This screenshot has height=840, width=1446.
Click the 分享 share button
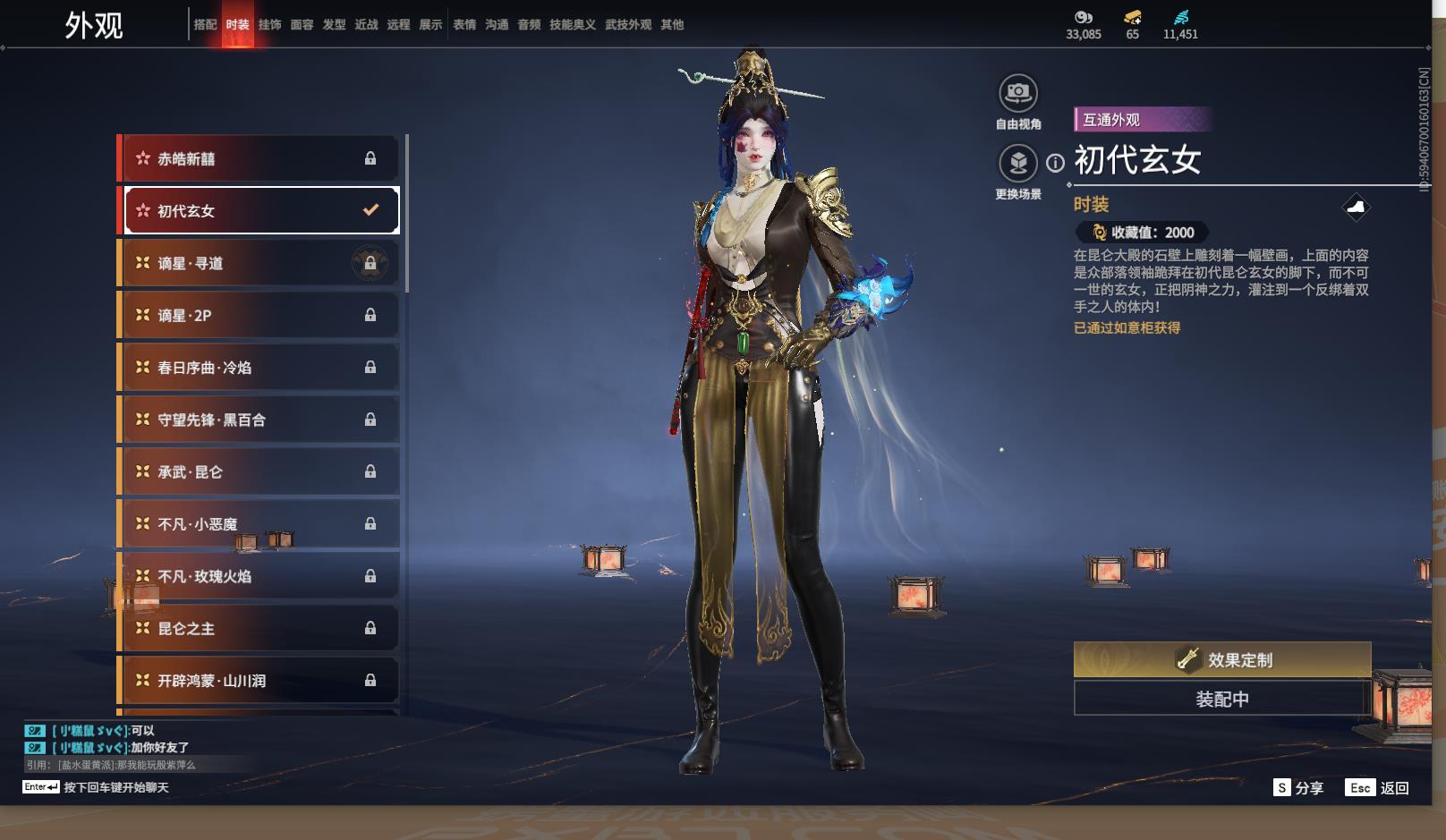(1298, 788)
